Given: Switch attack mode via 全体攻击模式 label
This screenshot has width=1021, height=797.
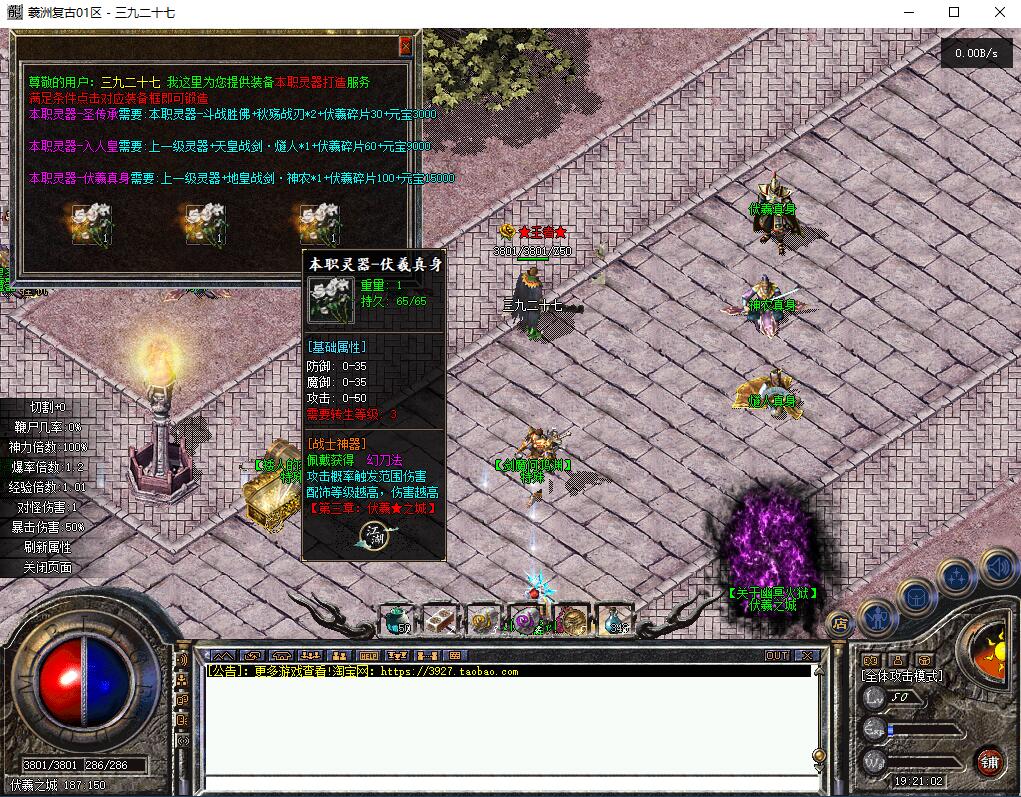Looking at the screenshot, I should coord(902,676).
